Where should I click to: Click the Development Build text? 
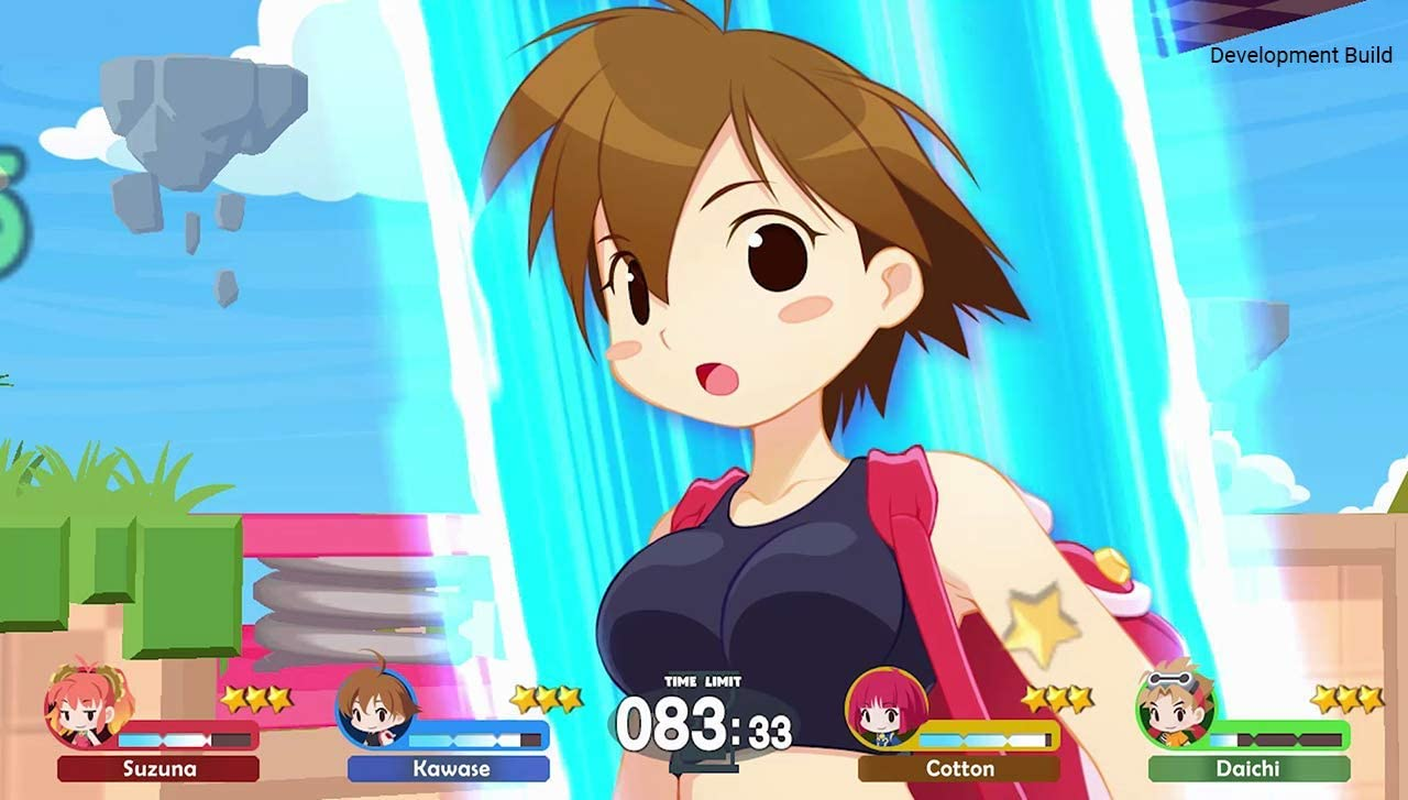coord(1300,57)
